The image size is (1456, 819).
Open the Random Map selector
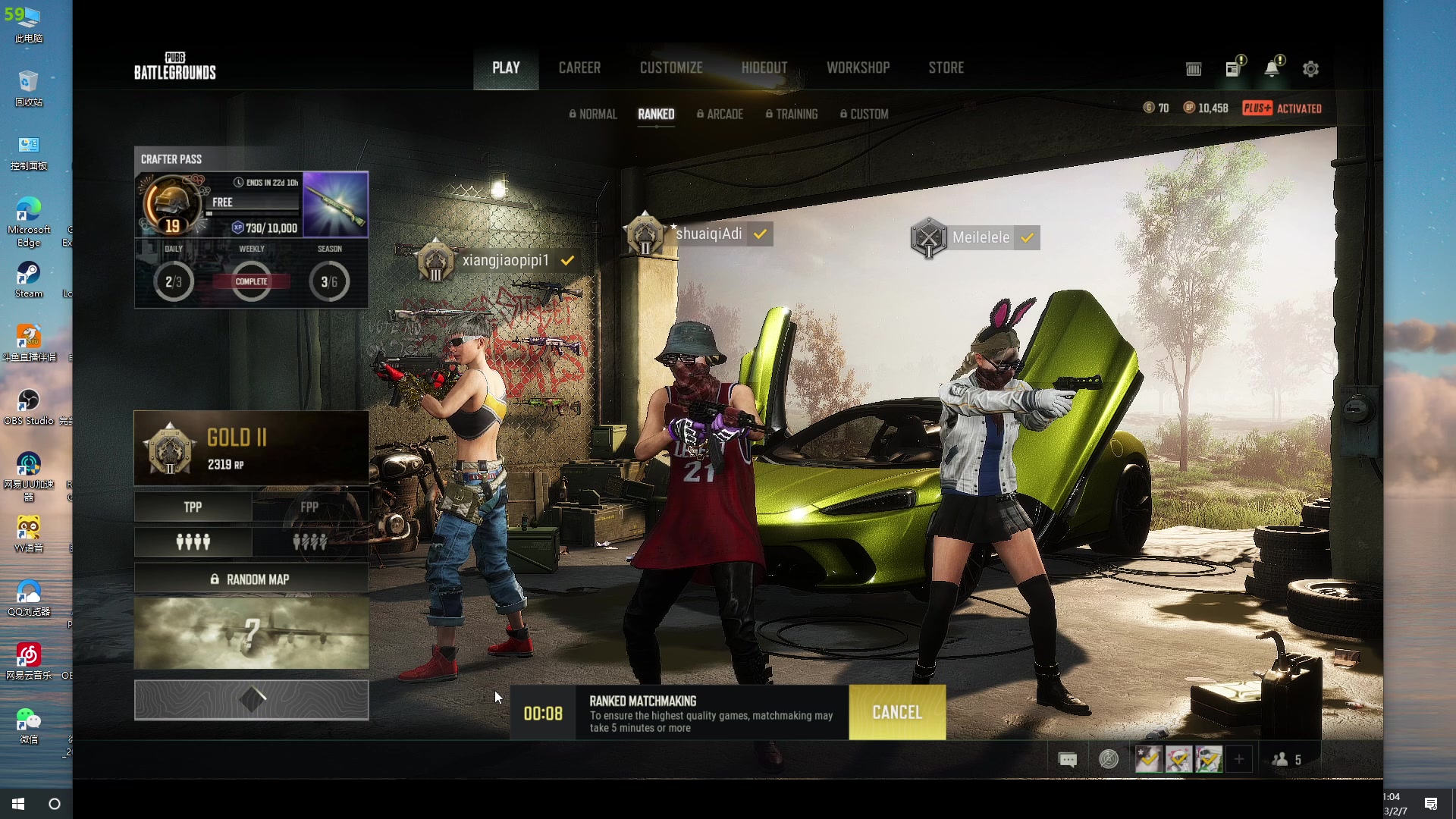[251, 579]
